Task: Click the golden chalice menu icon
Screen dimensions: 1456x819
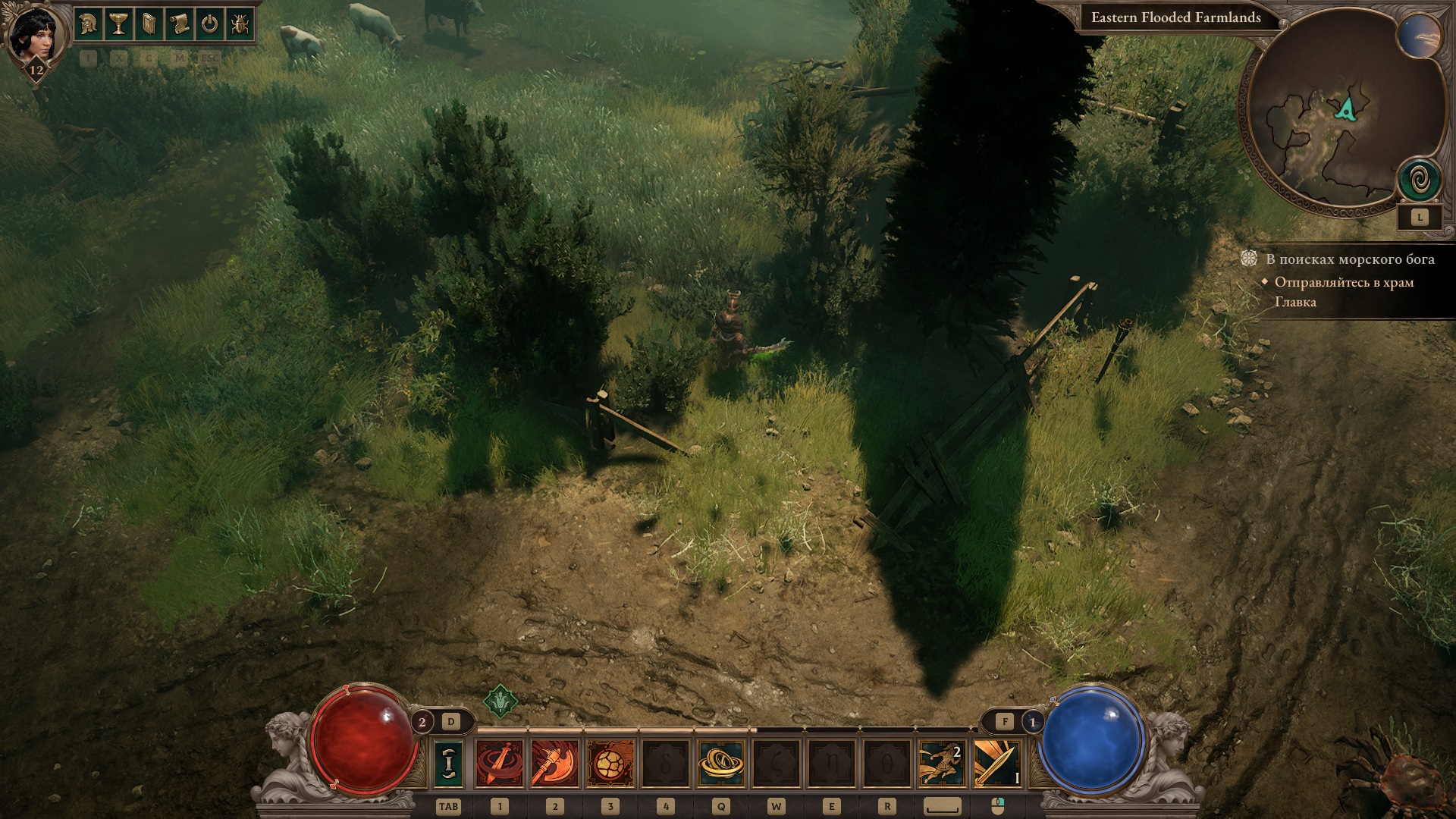Action: tap(118, 24)
